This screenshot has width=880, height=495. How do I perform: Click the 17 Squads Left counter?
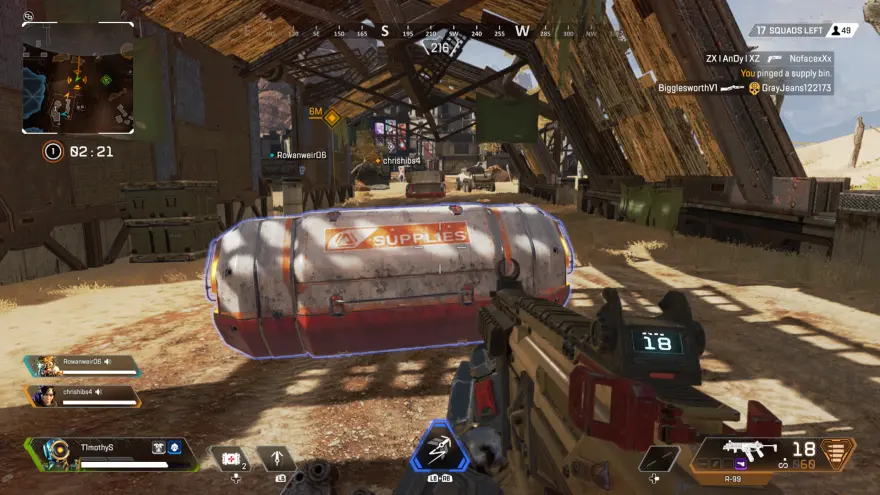tap(788, 31)
